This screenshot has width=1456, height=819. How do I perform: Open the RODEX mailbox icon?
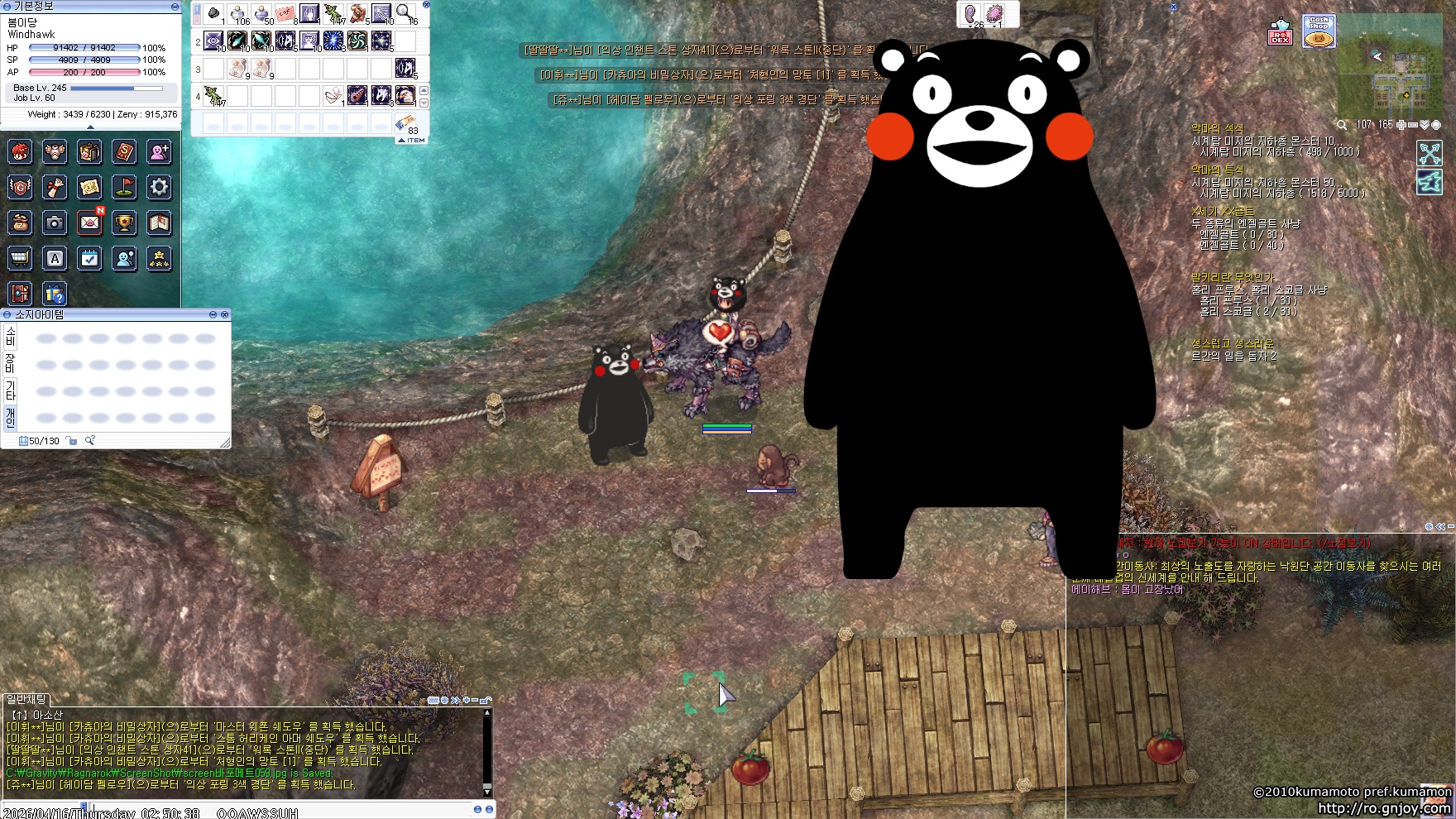1281,33
